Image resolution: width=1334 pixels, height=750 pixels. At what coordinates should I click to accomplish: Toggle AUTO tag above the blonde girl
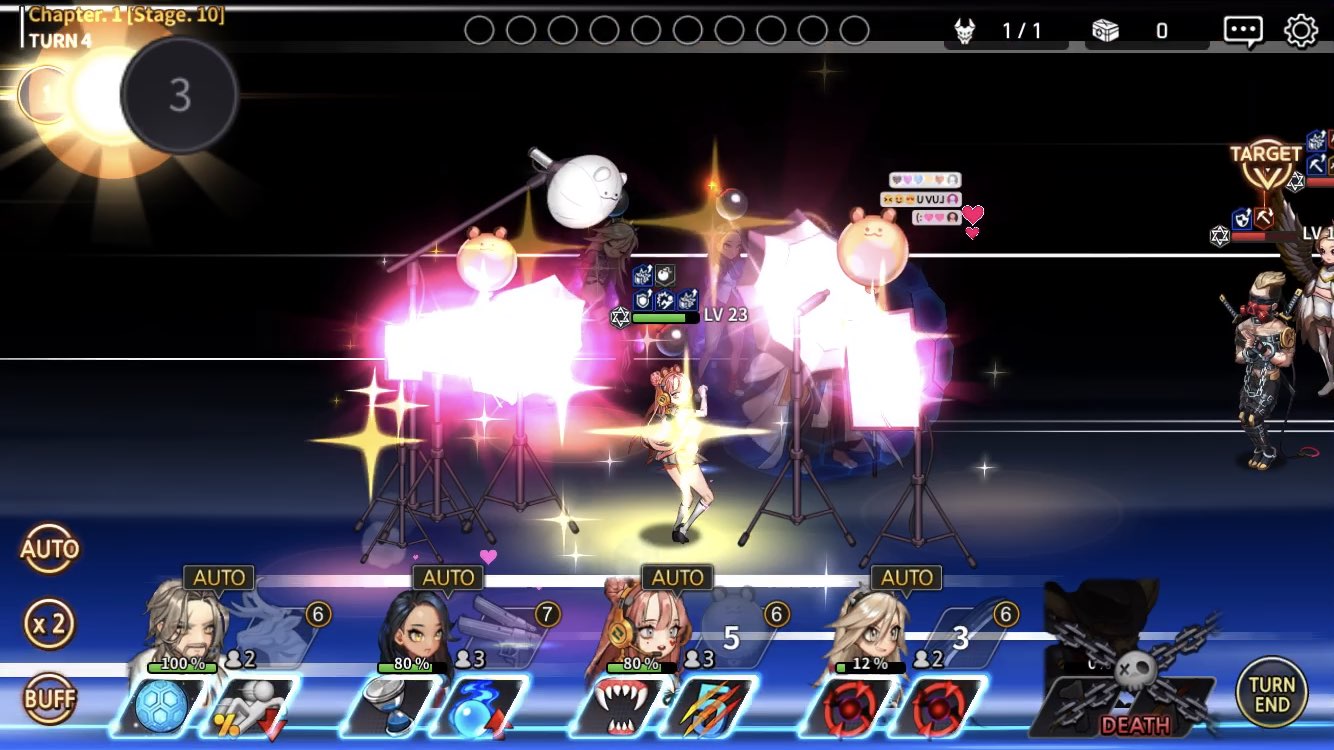[x=907, y=578]
